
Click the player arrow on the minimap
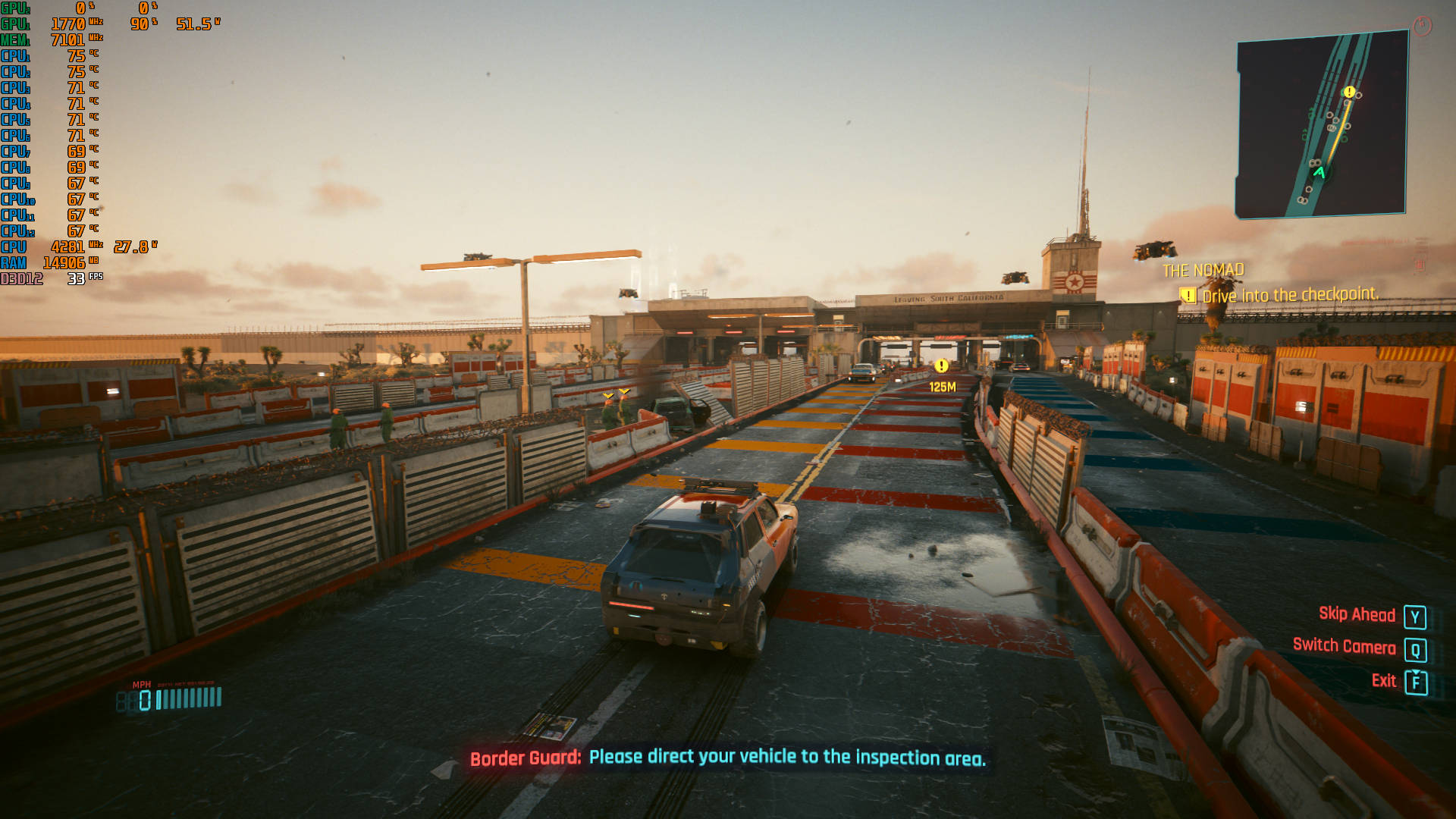(1319, 173)
